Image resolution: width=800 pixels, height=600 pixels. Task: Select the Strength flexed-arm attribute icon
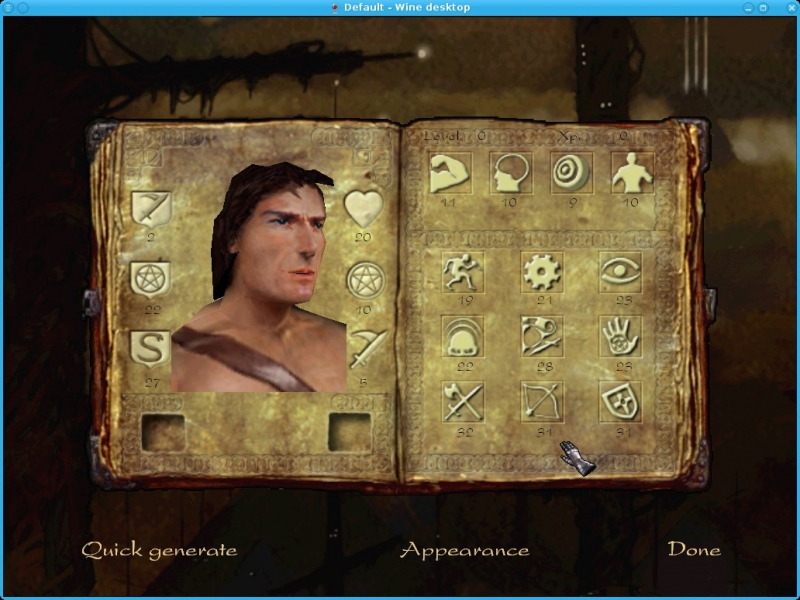tap(450, 173)
